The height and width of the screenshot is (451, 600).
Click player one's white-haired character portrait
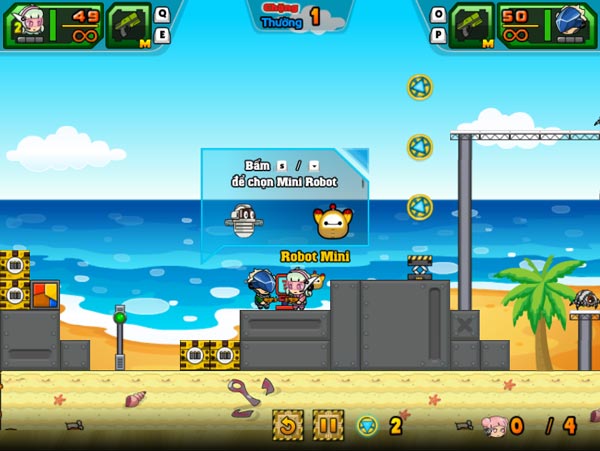[x=26, y=24]
